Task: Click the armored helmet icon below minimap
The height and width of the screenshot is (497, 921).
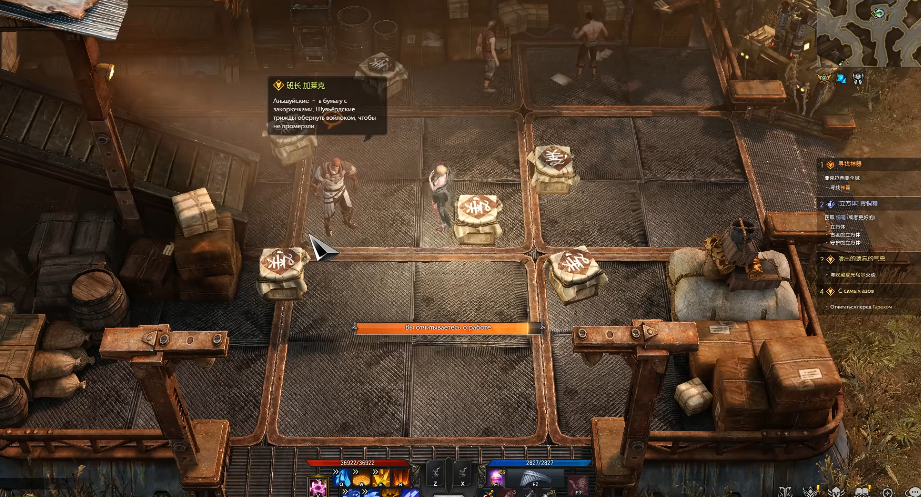Action: tap(858, 77)
